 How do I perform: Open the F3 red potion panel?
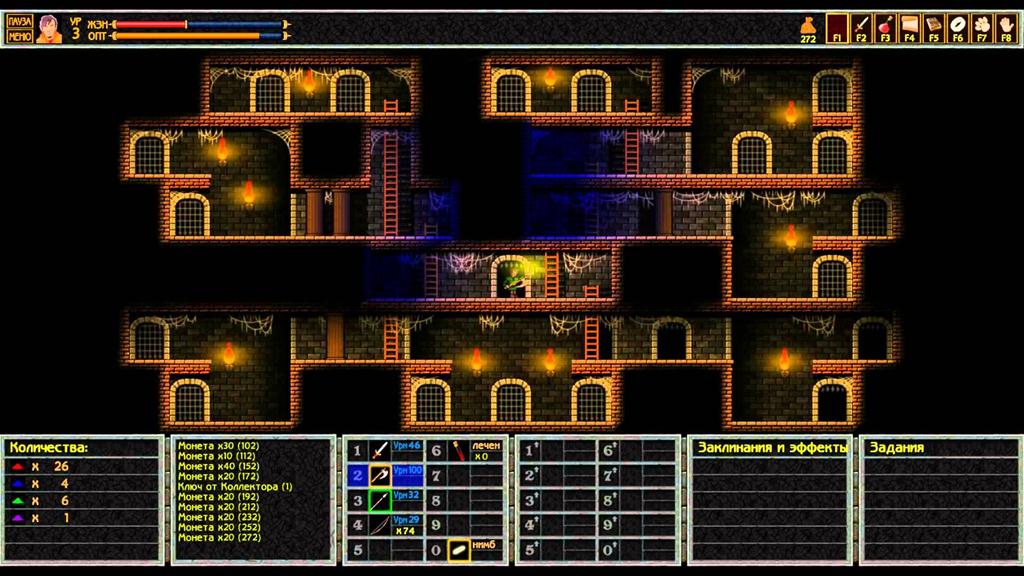[885, 25]
